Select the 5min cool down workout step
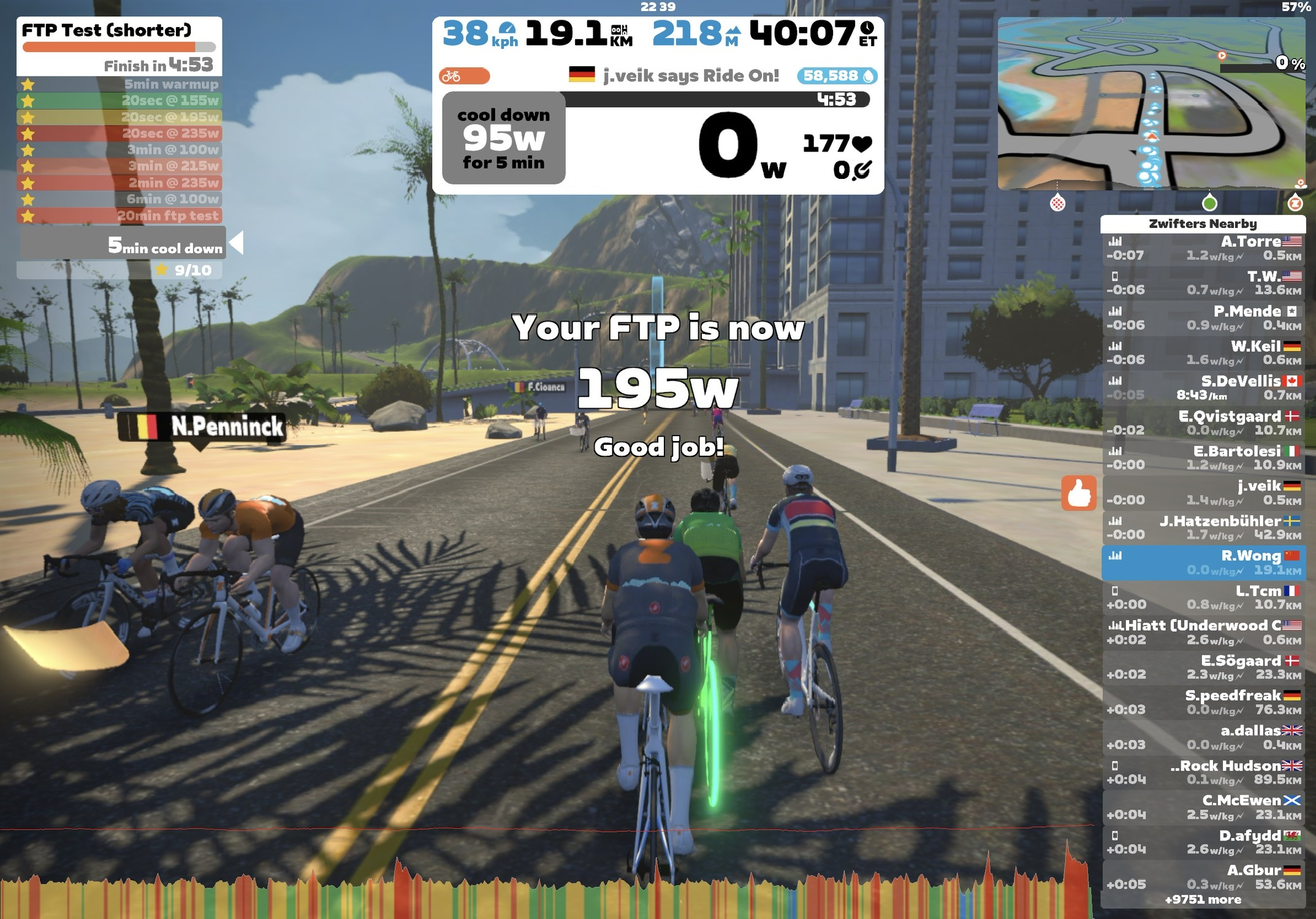 (x=123, y=245)
